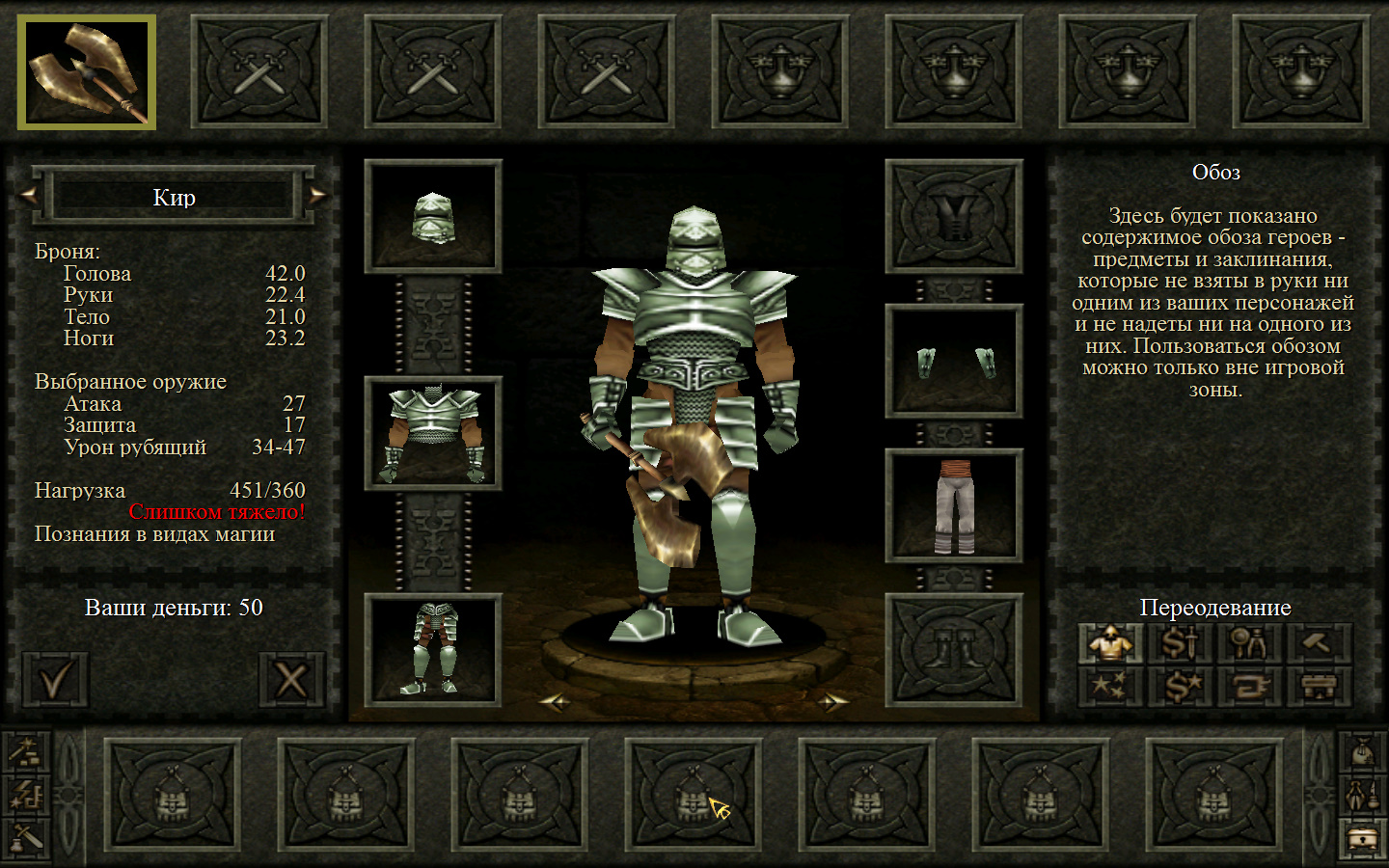Open the armor dressing mode icon
The image size is (1389, 868).
pos(1111,642)
